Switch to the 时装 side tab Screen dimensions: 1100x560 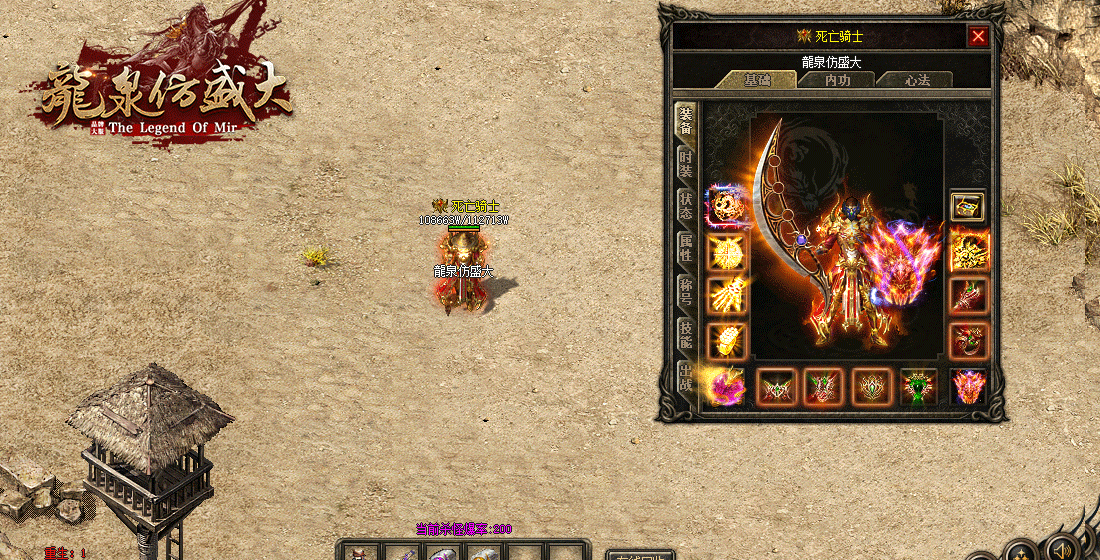[x=686, y=165]
